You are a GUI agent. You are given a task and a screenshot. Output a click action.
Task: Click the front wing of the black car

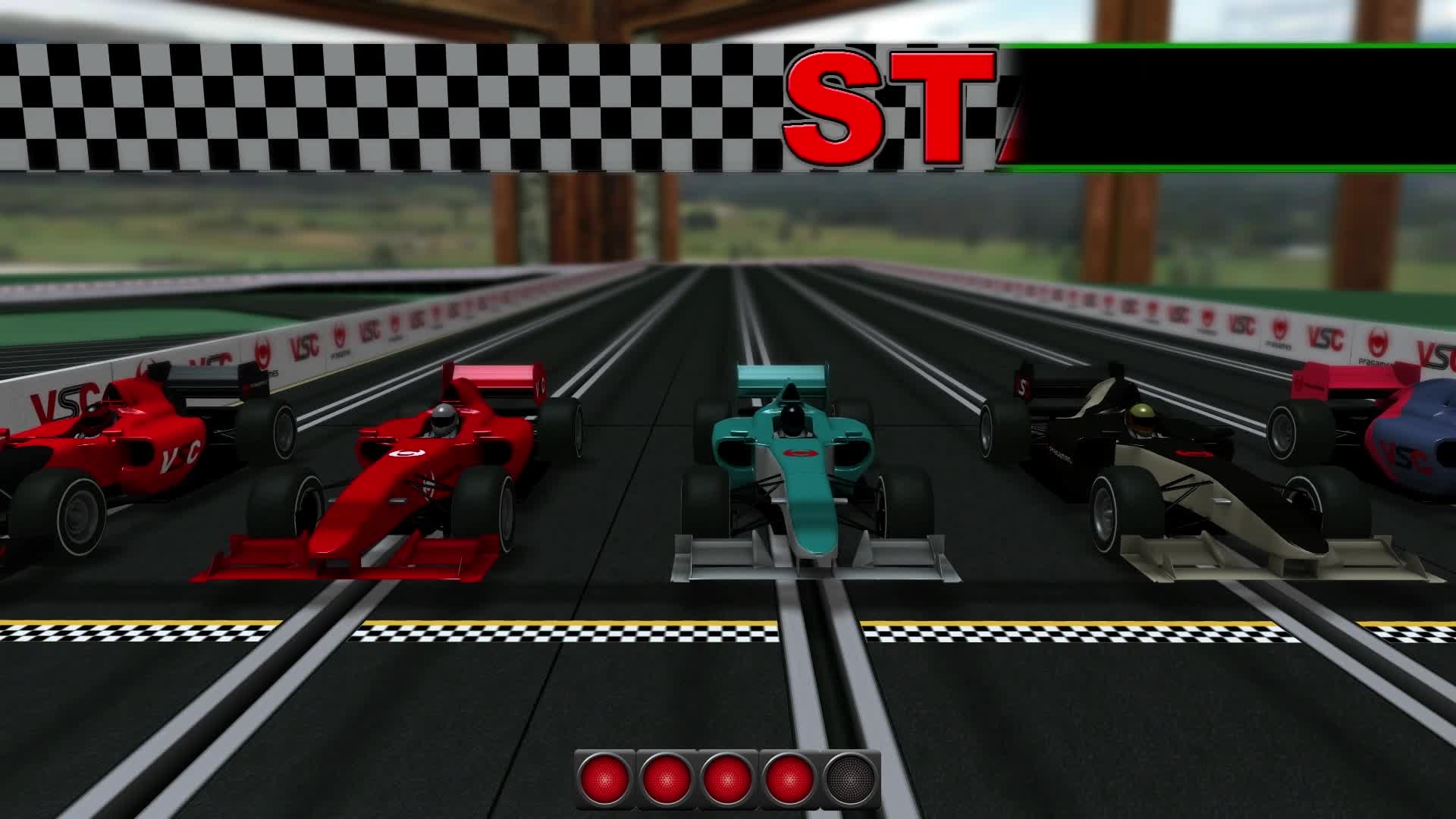tap(1213, 565)
